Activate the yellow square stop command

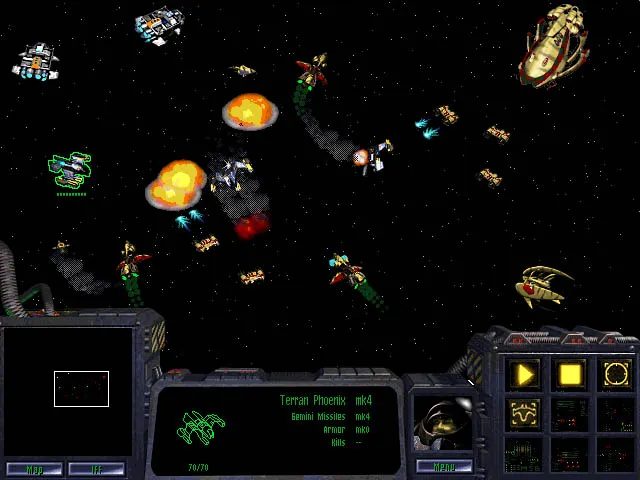coord(570,375)
